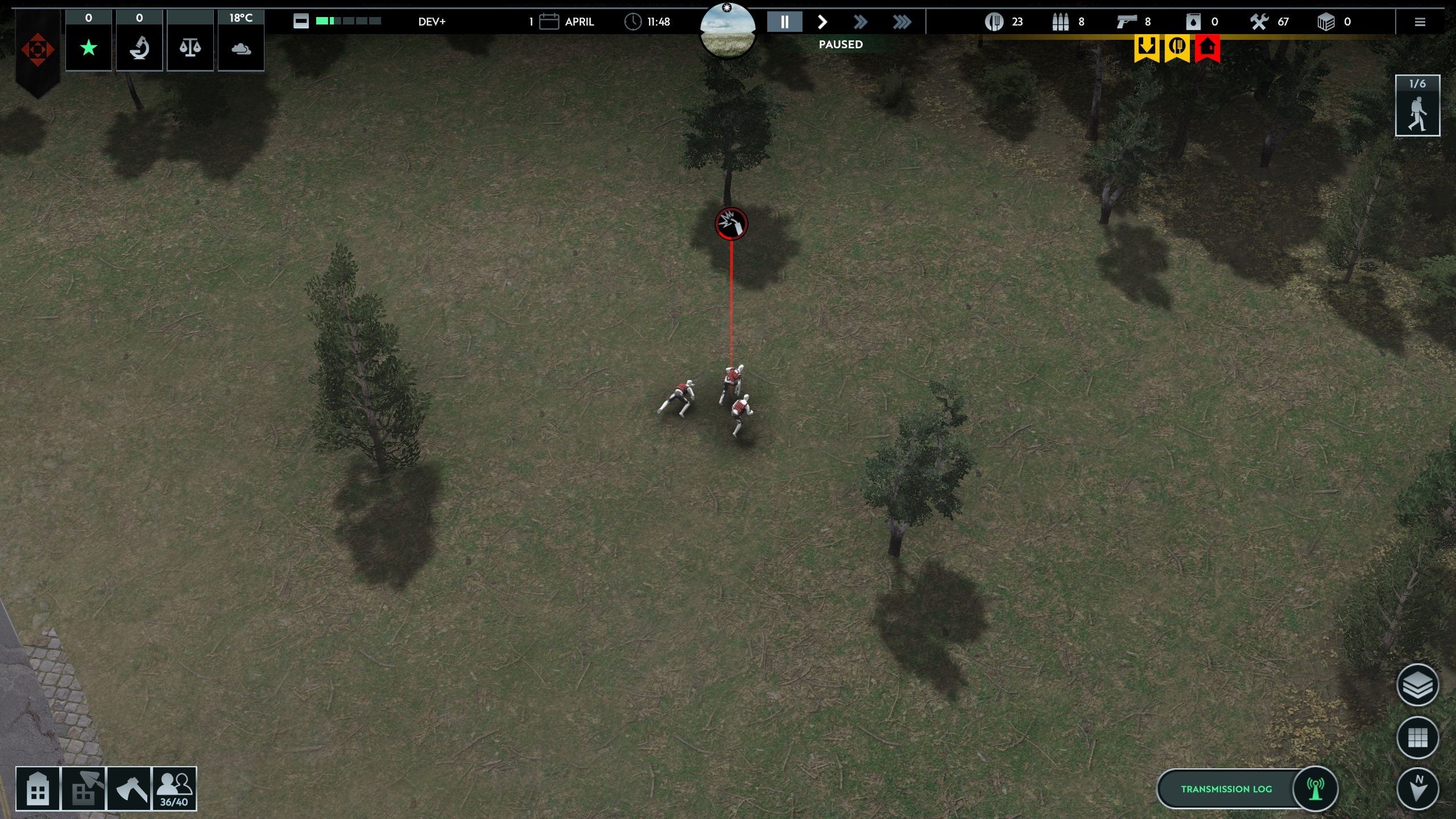Set game to triple speed
This screenshot has width=1456, height=819.
901,22
